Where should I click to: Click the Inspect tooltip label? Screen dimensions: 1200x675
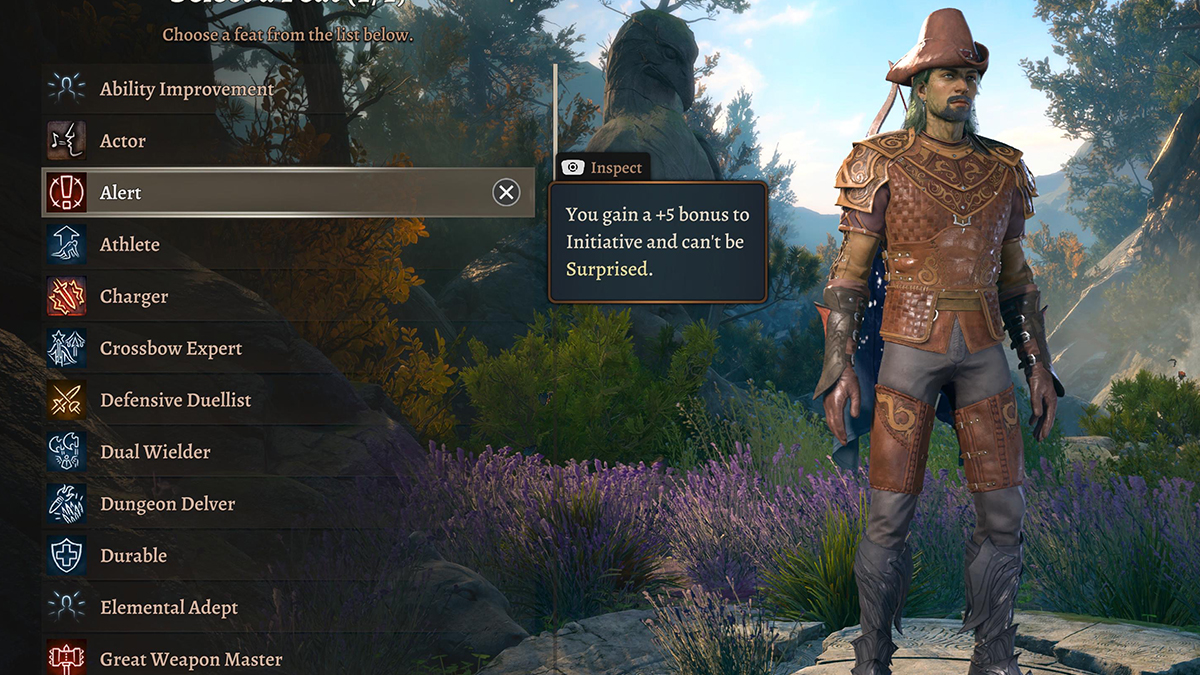602,168
